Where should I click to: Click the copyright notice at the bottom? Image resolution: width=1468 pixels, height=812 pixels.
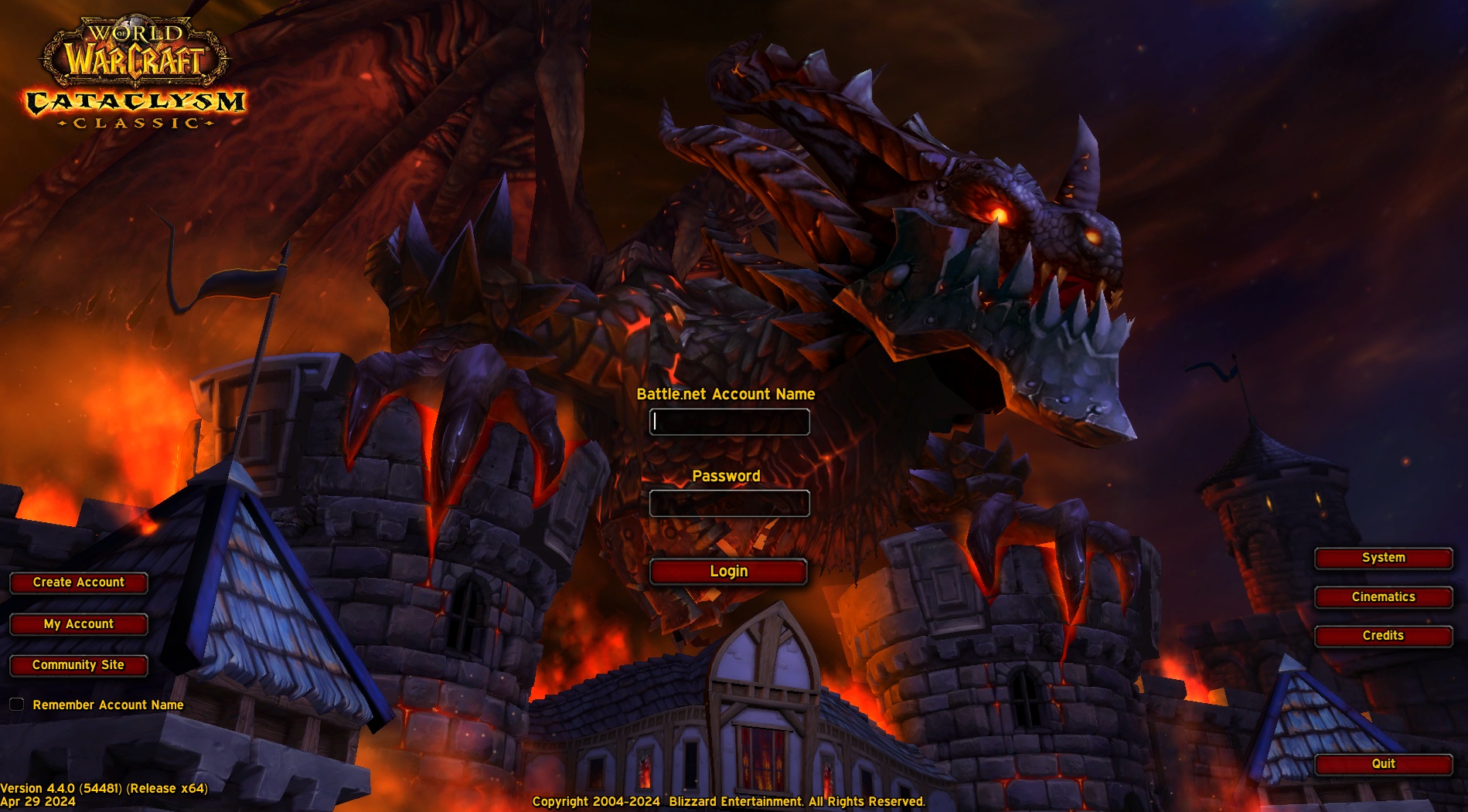click(x=727, y=802)
